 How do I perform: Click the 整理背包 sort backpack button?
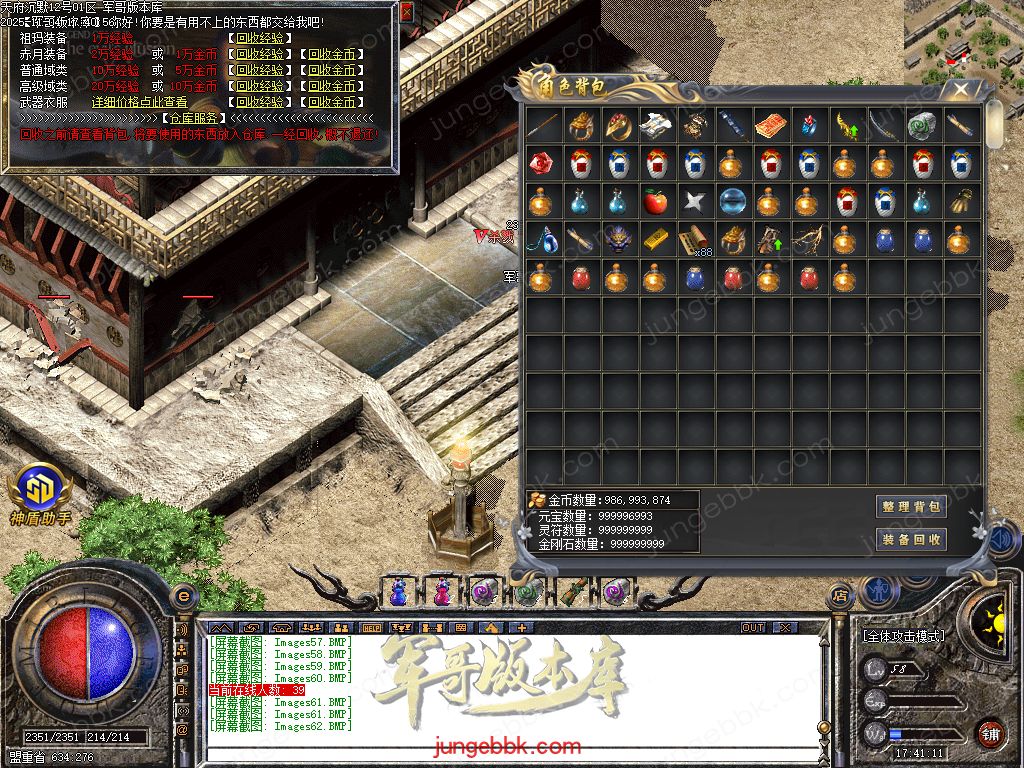[911, 507]
